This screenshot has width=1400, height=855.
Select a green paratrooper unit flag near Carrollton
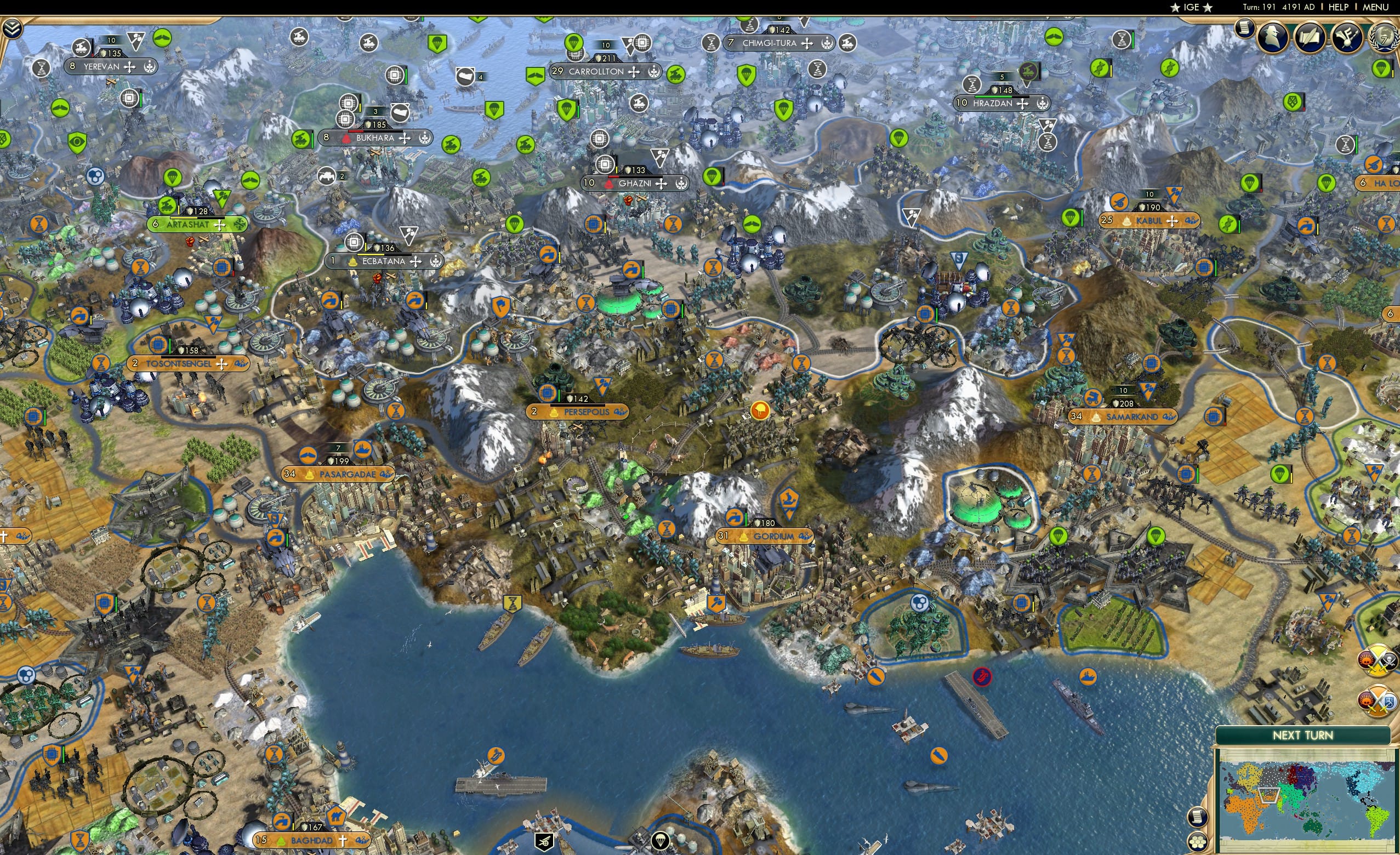(574, 43)
